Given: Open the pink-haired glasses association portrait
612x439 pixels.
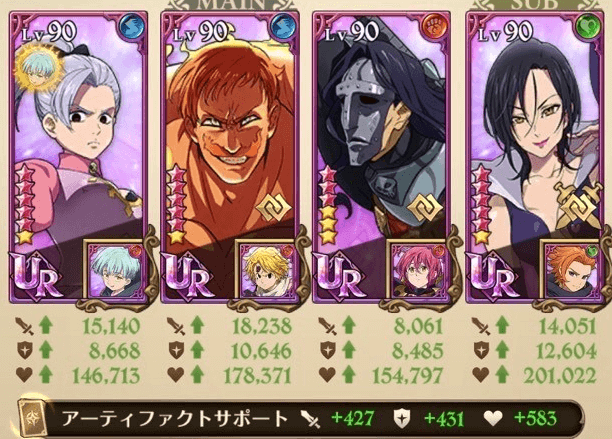Looking at the screenshot, I should [416, 272].
